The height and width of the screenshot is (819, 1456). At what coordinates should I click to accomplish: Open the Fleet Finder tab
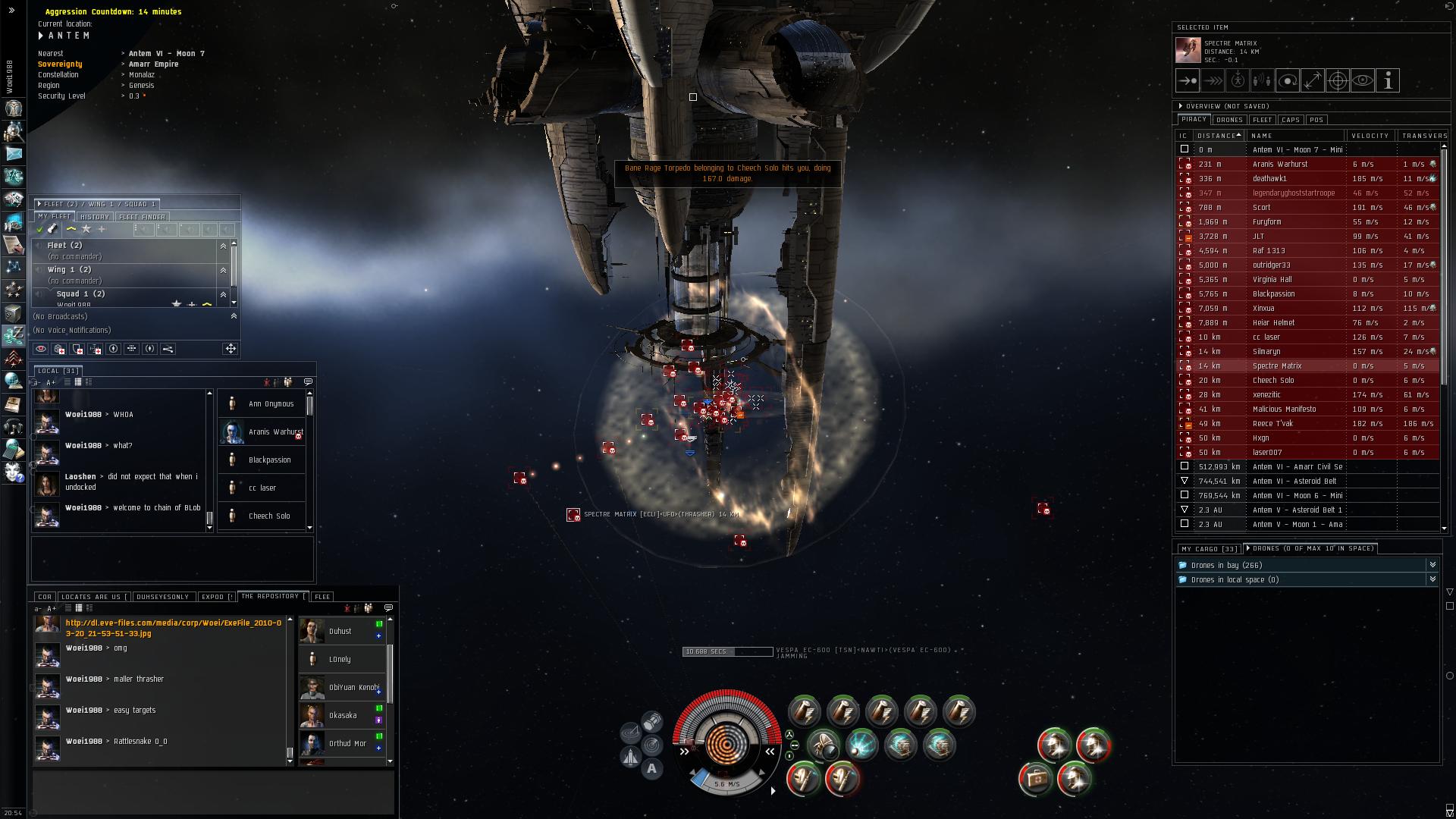(142, 217)
